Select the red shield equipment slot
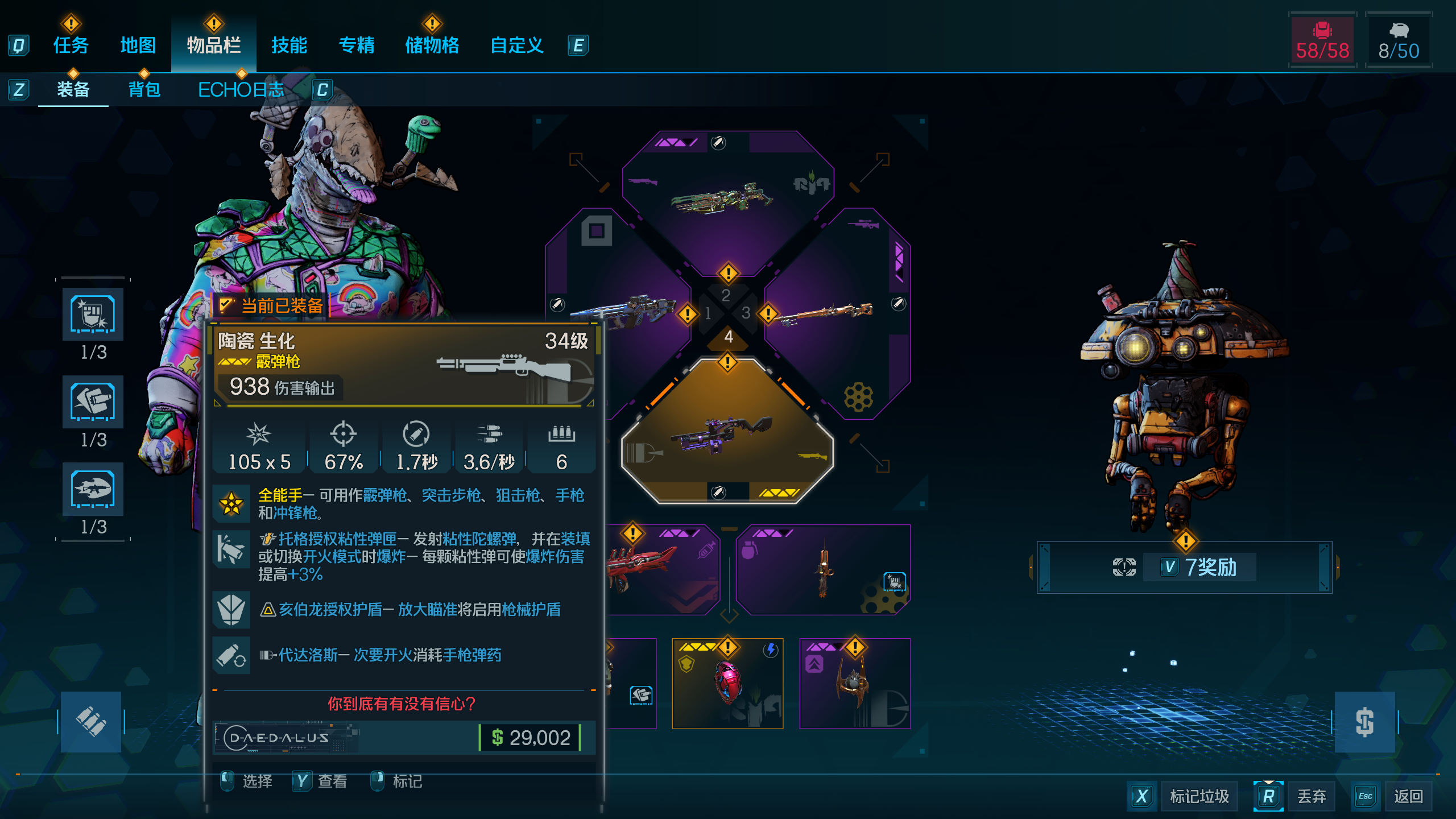 coord(727,682)
